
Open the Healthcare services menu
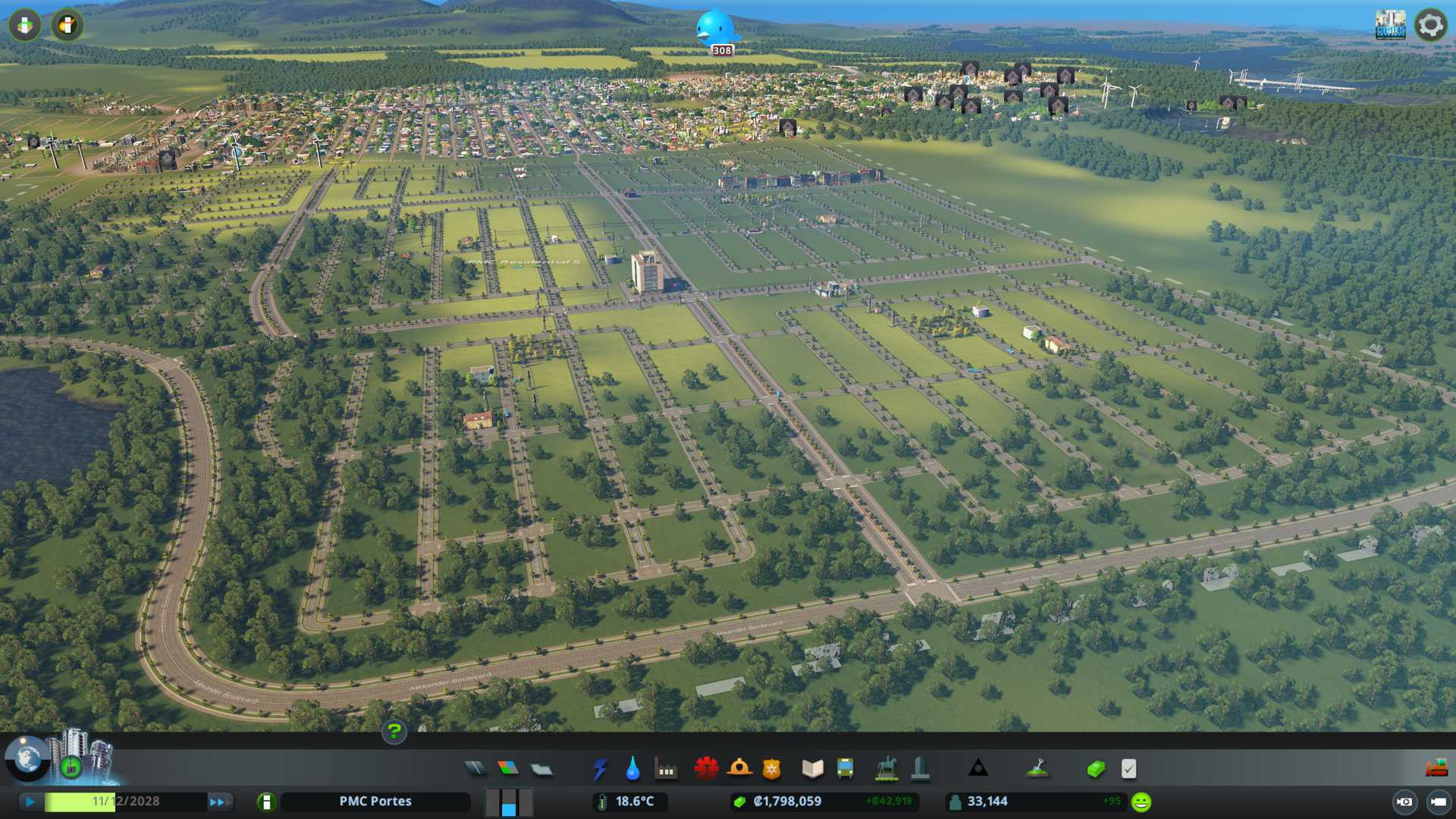click(706, 769)
